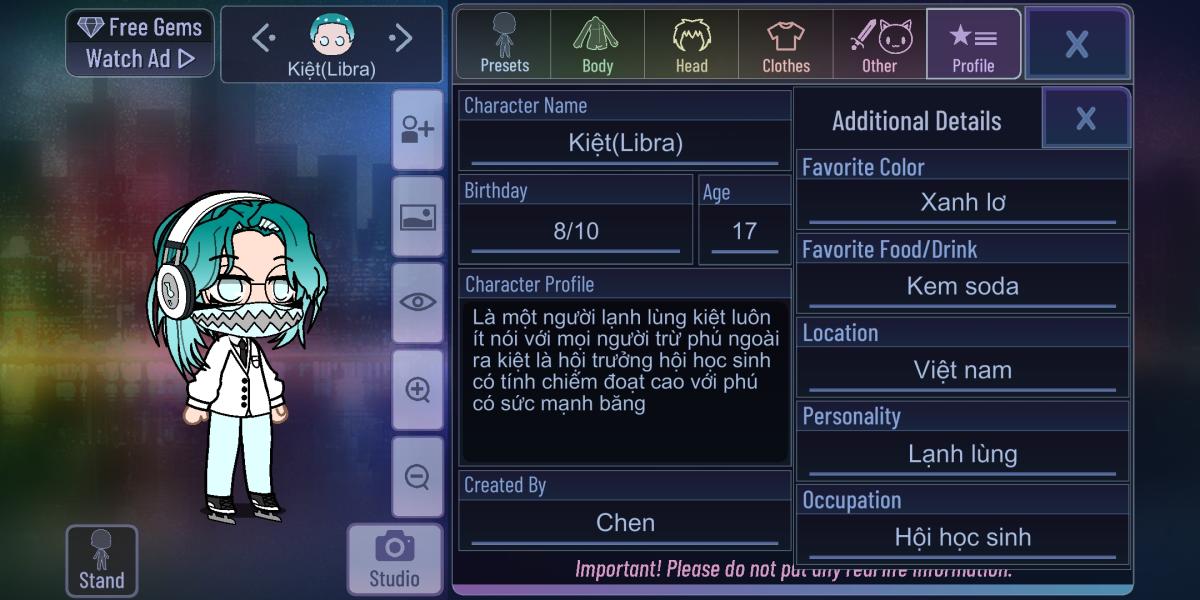This screenshot has width=1200, height=600.
Task: Select the Other tab
Action: [880, 45]
